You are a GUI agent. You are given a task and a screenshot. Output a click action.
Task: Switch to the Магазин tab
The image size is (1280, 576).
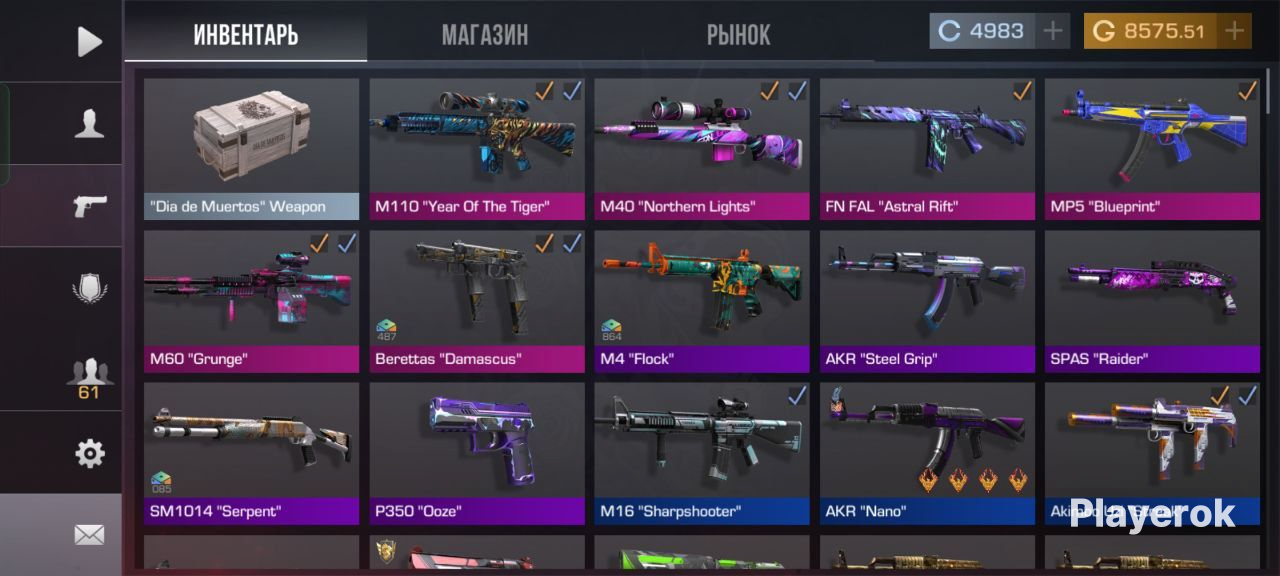pyautogui.click(x=485, y=35)
